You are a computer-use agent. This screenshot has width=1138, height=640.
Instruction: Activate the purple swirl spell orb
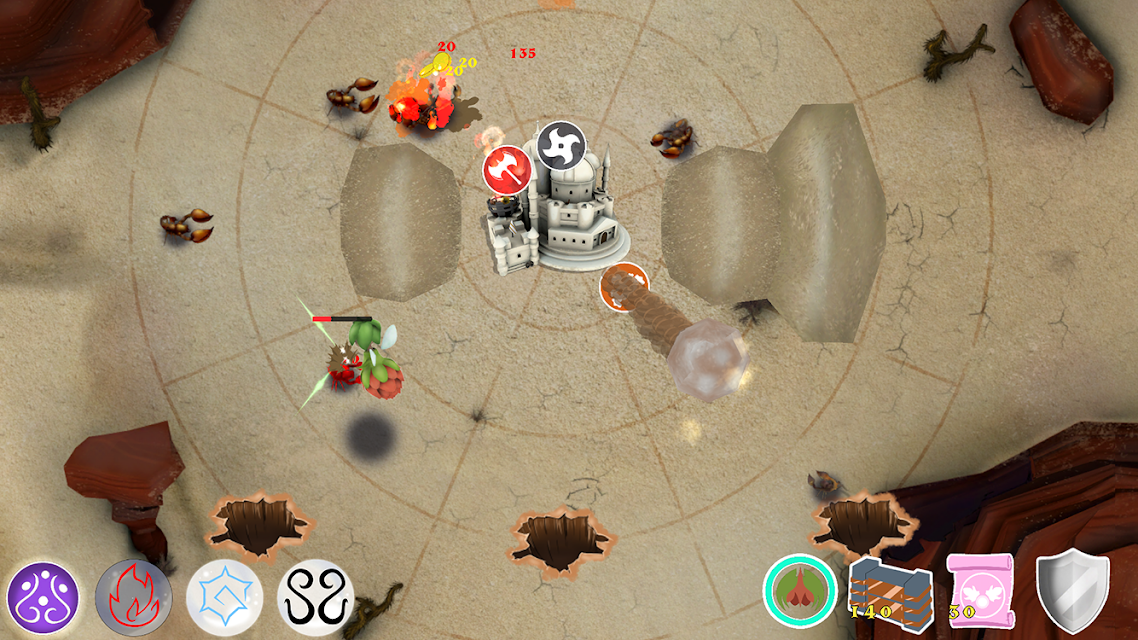[43, 597]
